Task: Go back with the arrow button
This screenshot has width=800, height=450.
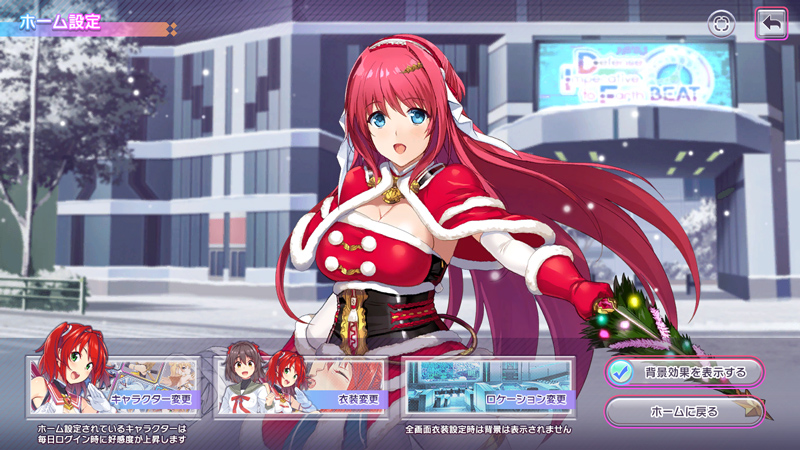Action: coord(771,24)
